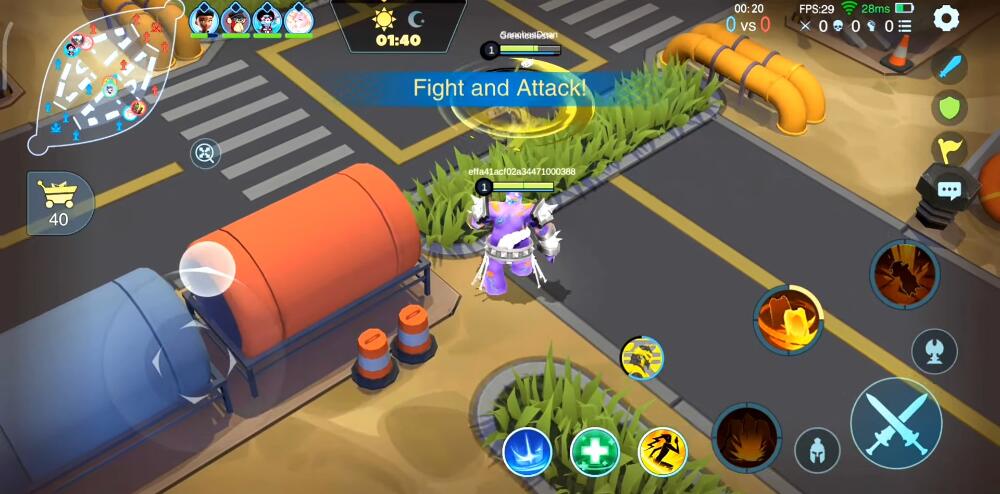1000x494 pixels.
Task: Tap the green shield quick signal
Action: (949, 107)
